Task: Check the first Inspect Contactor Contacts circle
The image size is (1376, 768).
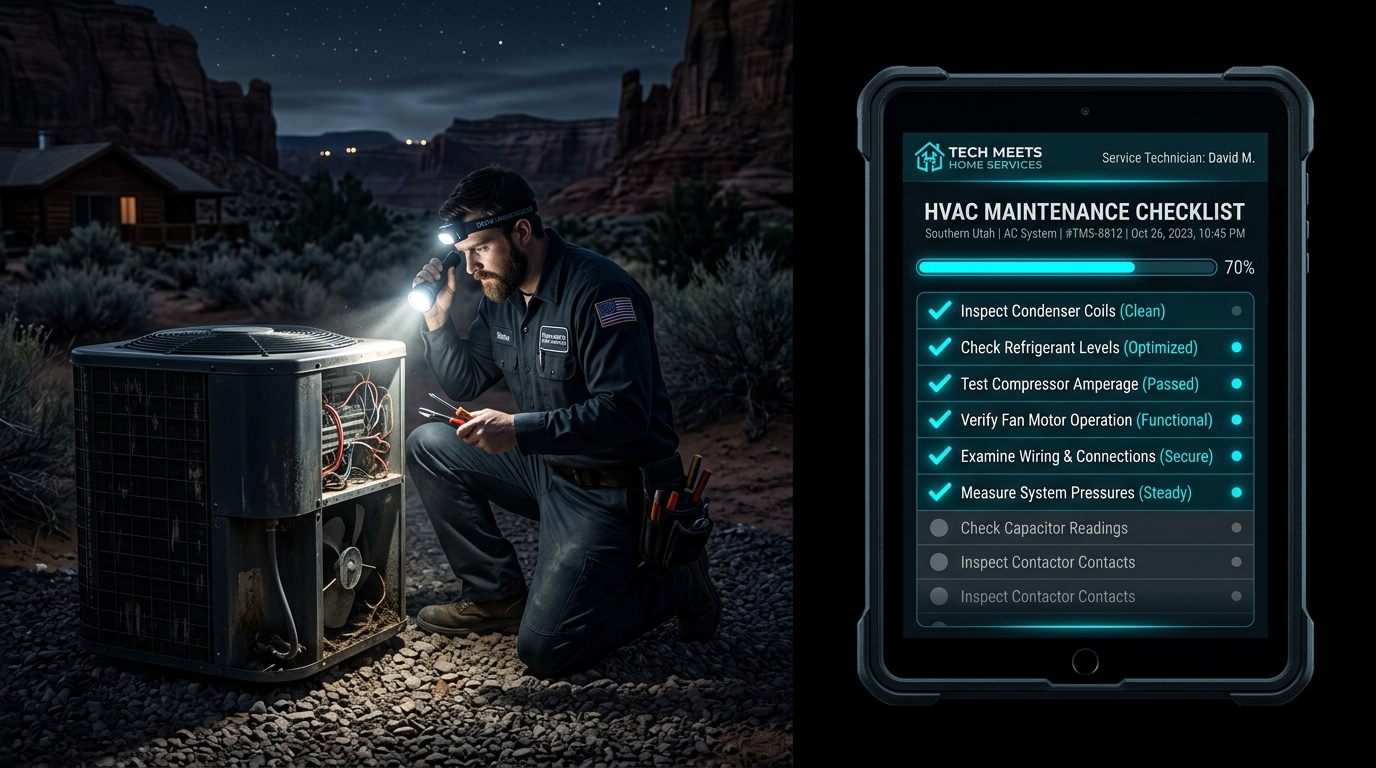Action: click(938, 562)
